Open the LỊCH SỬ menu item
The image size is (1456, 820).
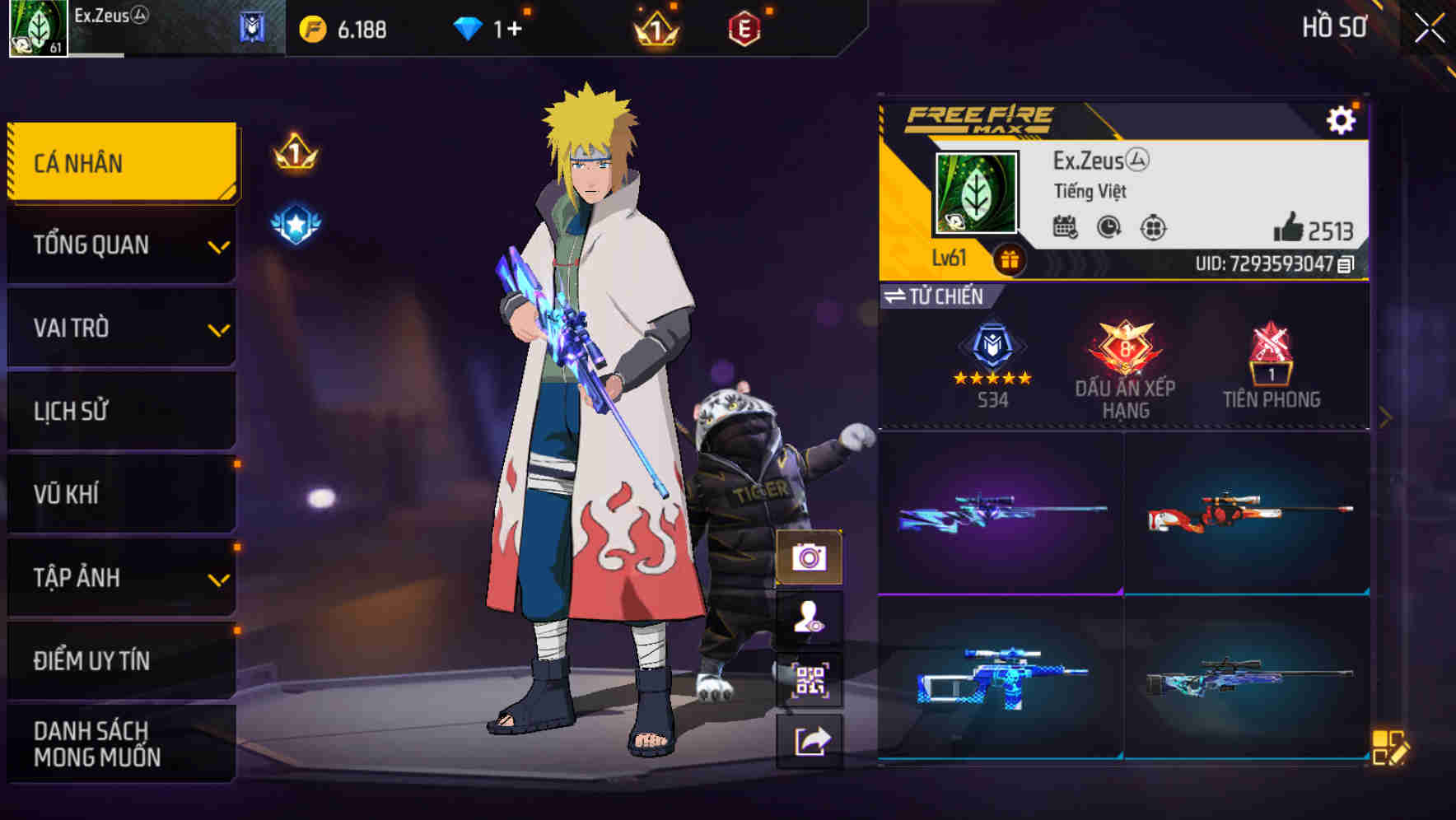(x=120, y=411)
